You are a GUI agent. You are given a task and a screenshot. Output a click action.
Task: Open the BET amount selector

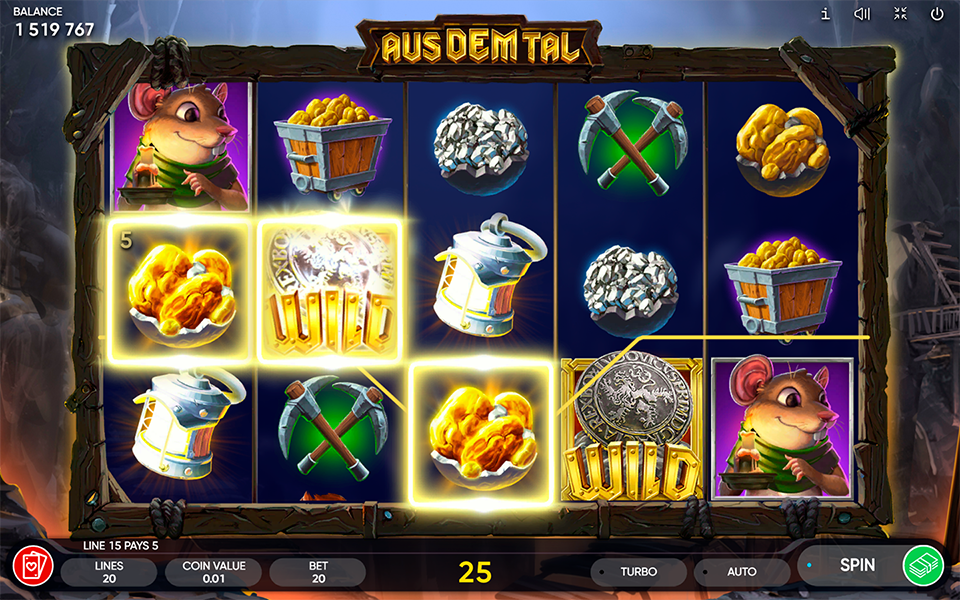[317, 572]
